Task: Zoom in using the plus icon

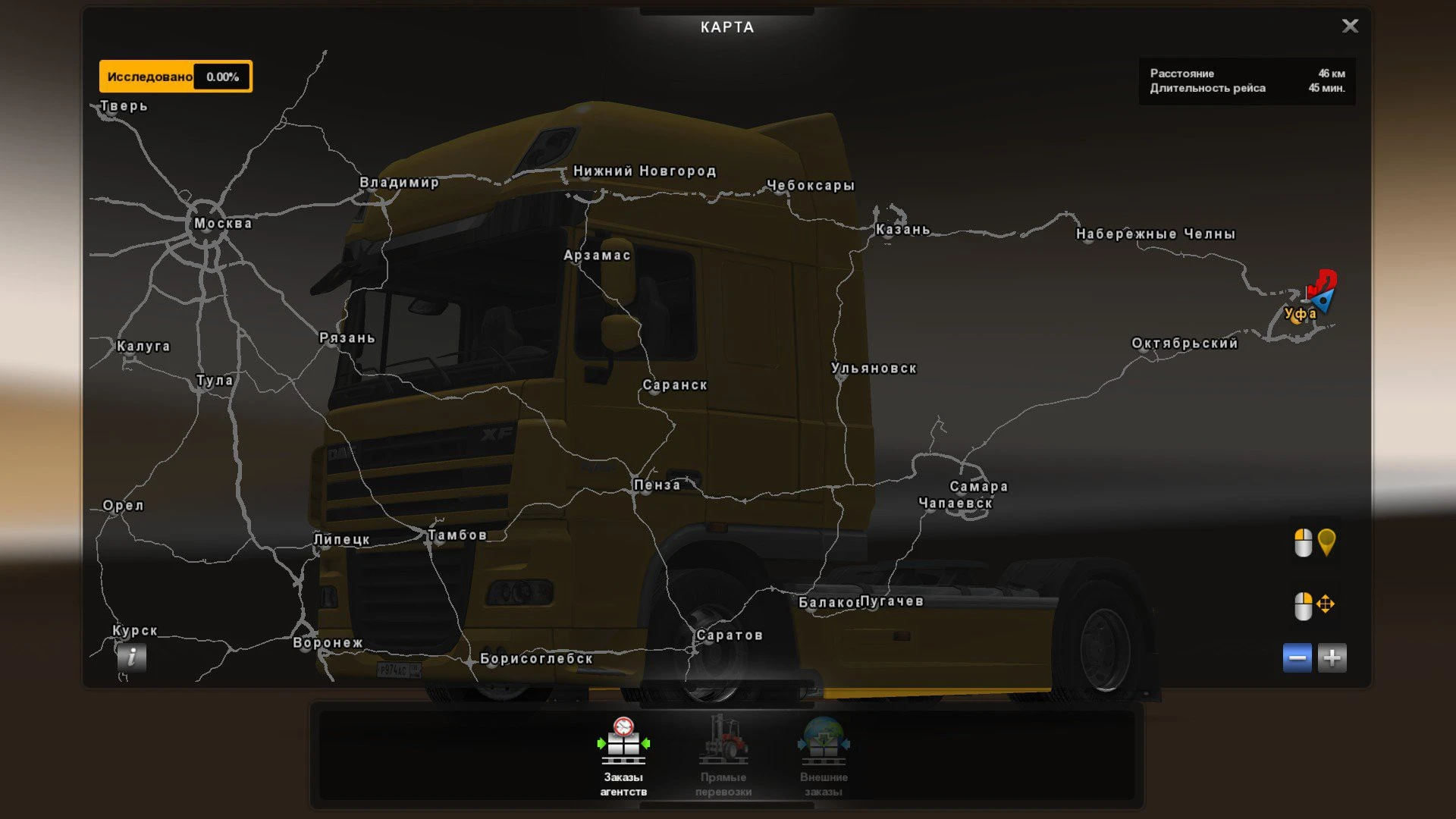Action: (x=1332, y=657)
